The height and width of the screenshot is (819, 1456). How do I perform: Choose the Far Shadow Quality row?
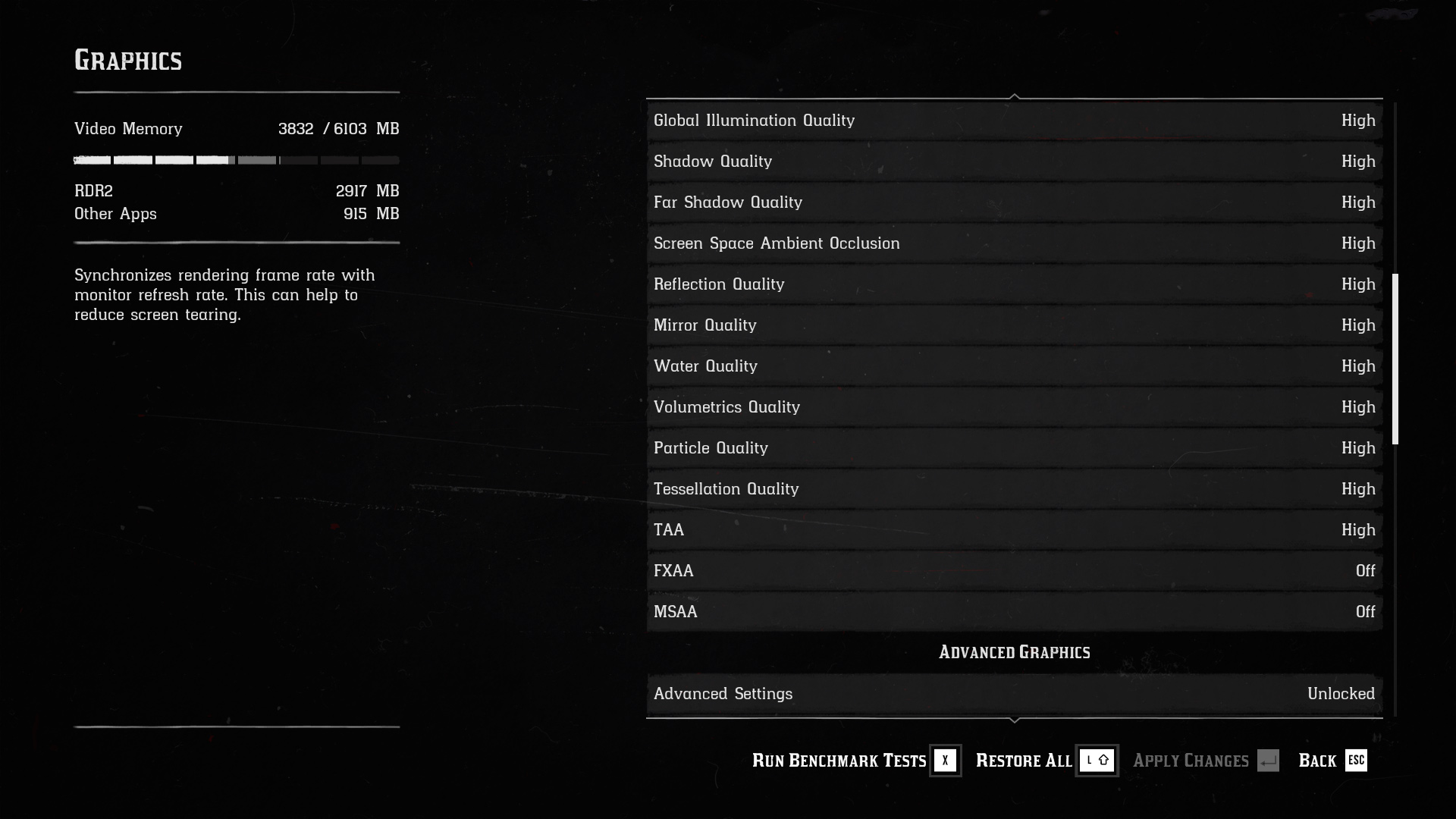1014,202
